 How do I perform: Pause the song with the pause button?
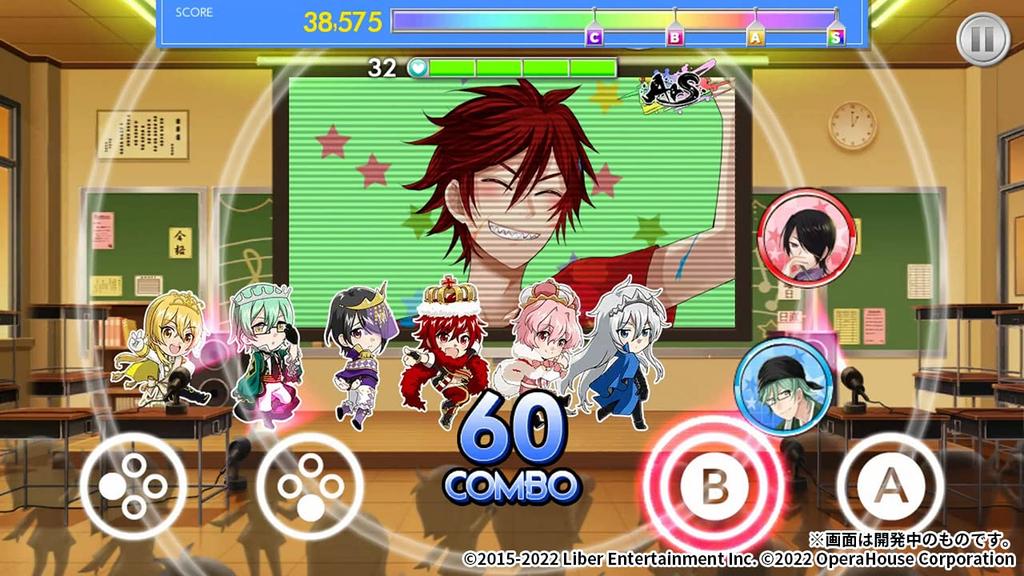[x=984, y=40]
